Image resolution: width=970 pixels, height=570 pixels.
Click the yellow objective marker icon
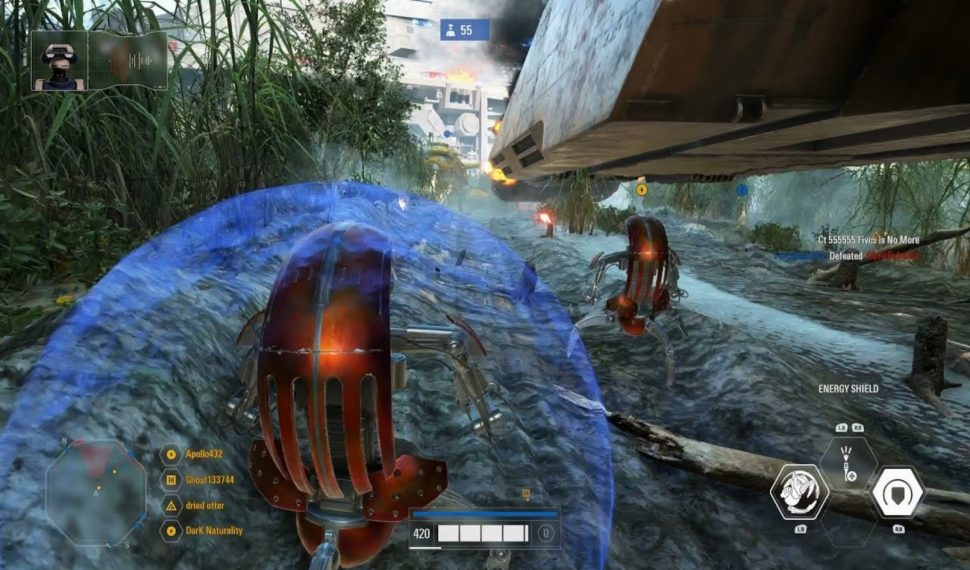(641, 188)
